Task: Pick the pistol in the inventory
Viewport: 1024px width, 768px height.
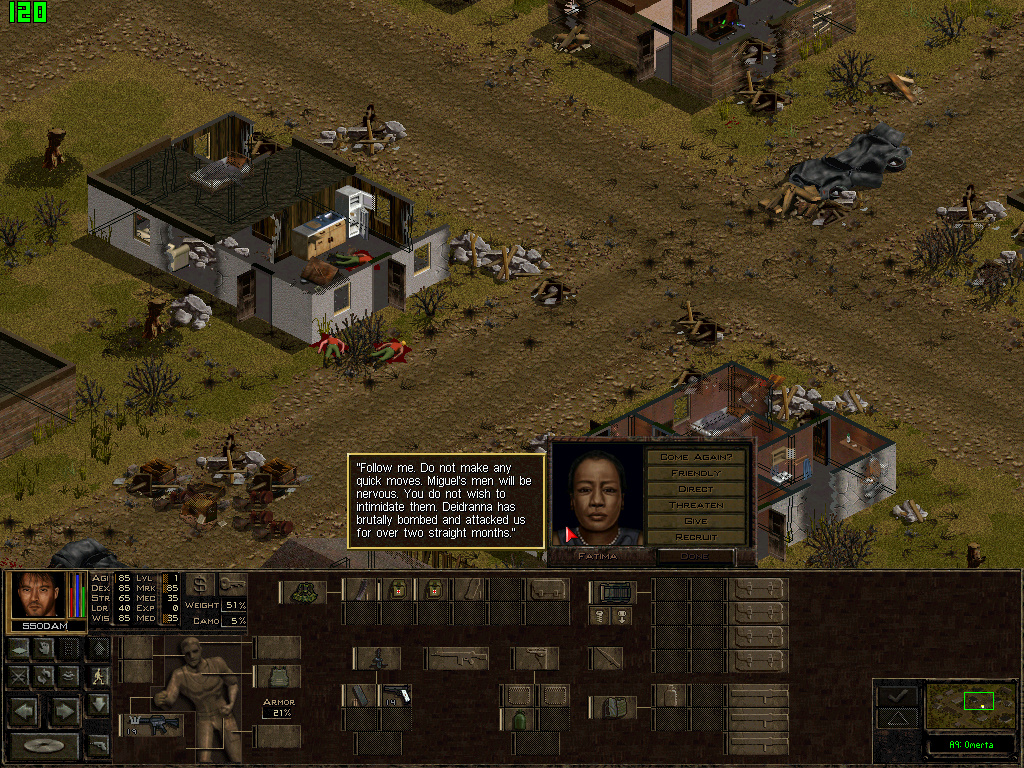Action: 395,695
